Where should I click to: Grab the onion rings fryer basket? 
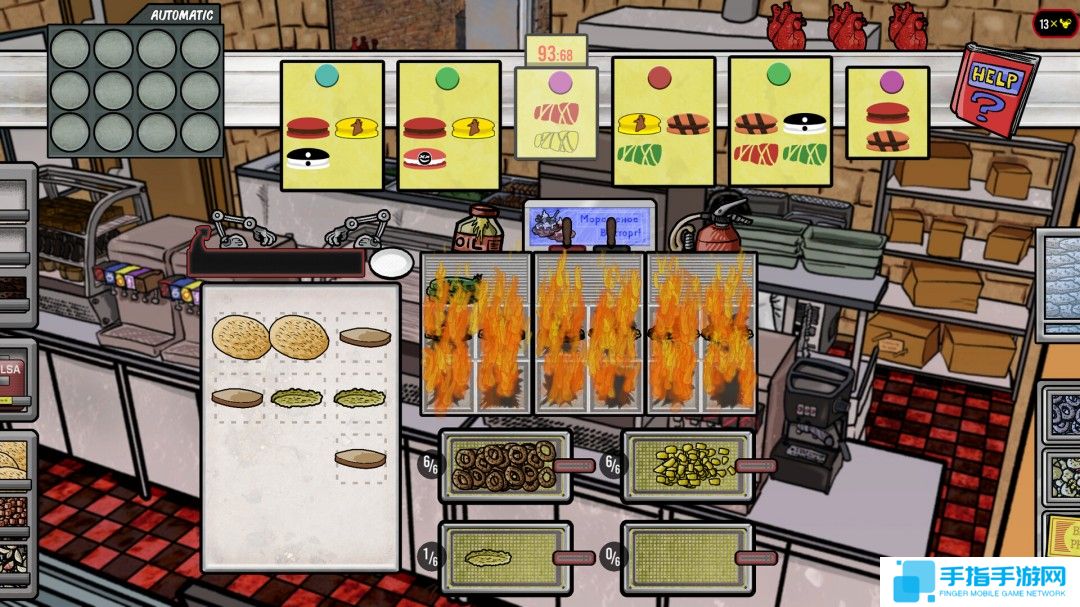[505, 465]
